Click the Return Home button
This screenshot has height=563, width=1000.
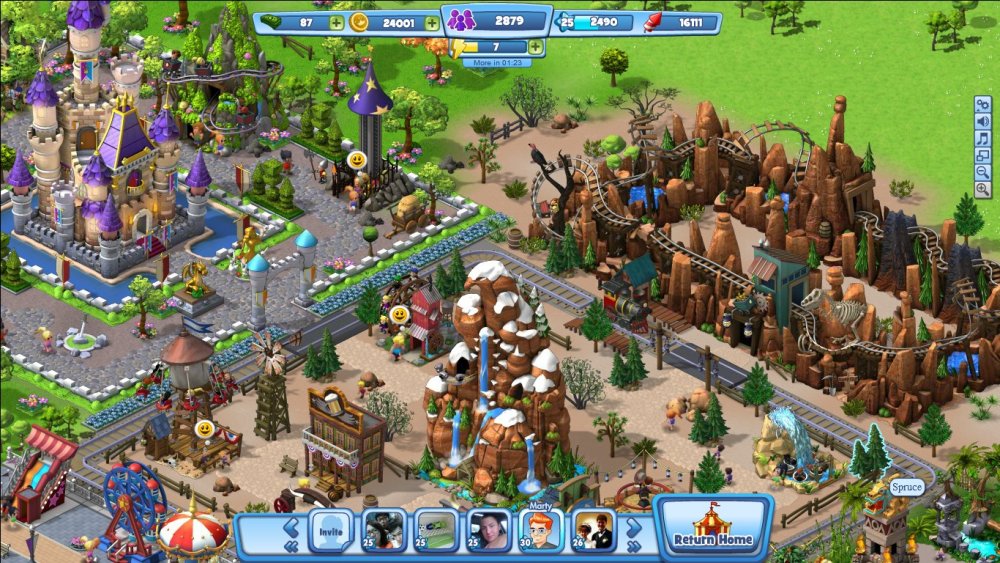coord(713,529)
